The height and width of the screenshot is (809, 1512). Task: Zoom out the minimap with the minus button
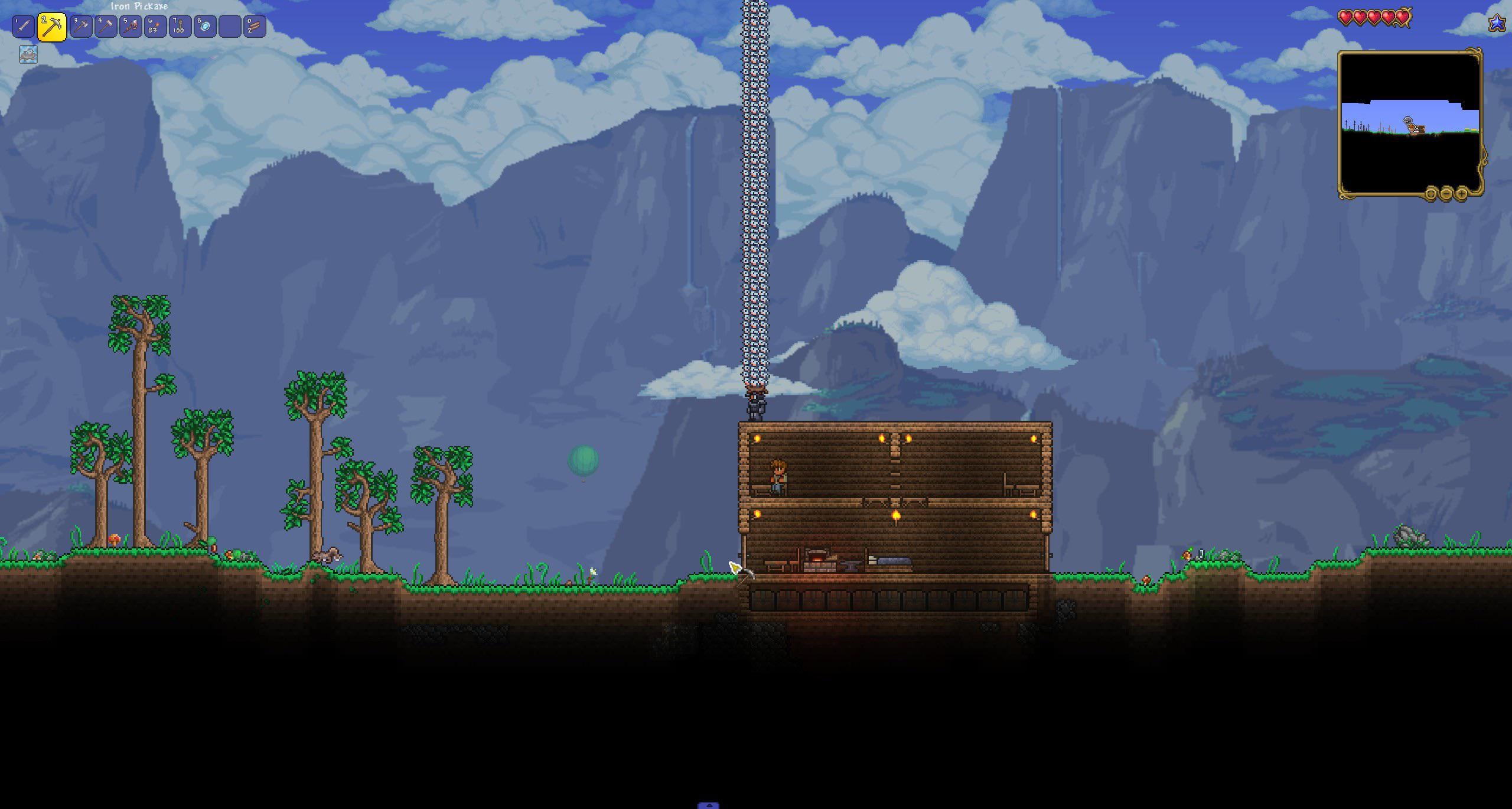(x=1446, y=193)
